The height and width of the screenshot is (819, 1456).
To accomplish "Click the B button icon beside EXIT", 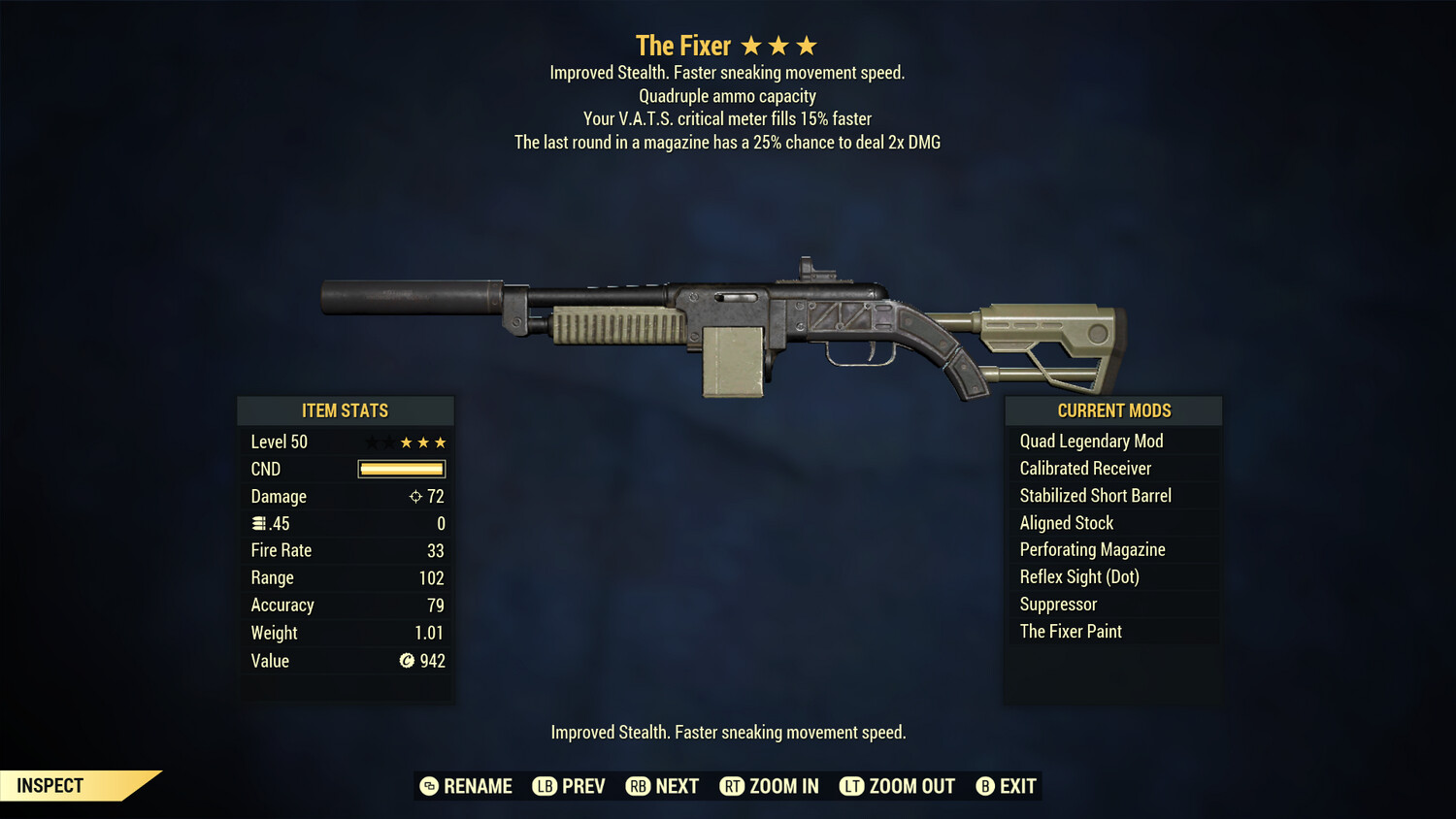I will [x=986, y=786].
